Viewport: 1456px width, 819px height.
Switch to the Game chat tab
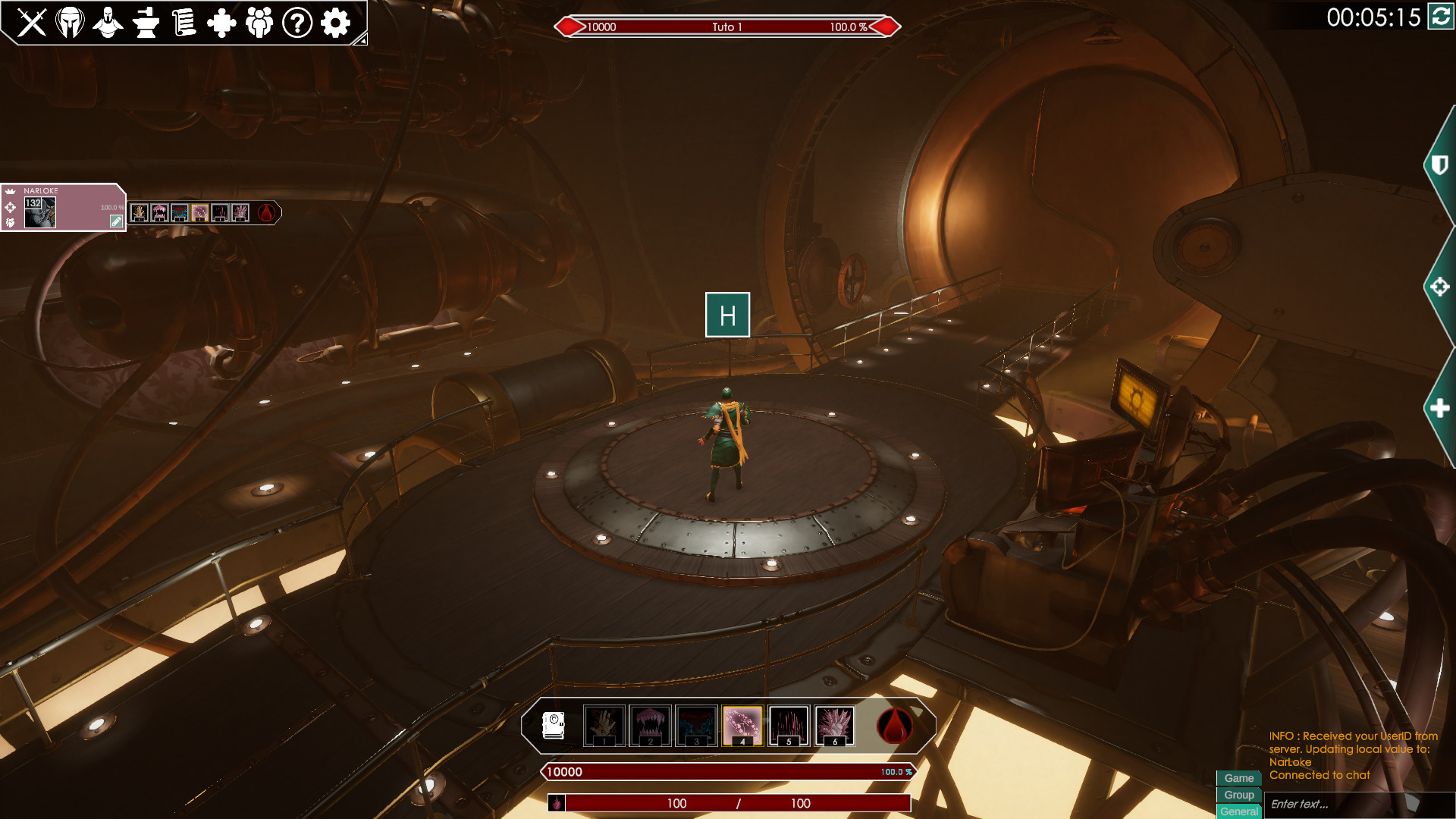pos(1238,778)
